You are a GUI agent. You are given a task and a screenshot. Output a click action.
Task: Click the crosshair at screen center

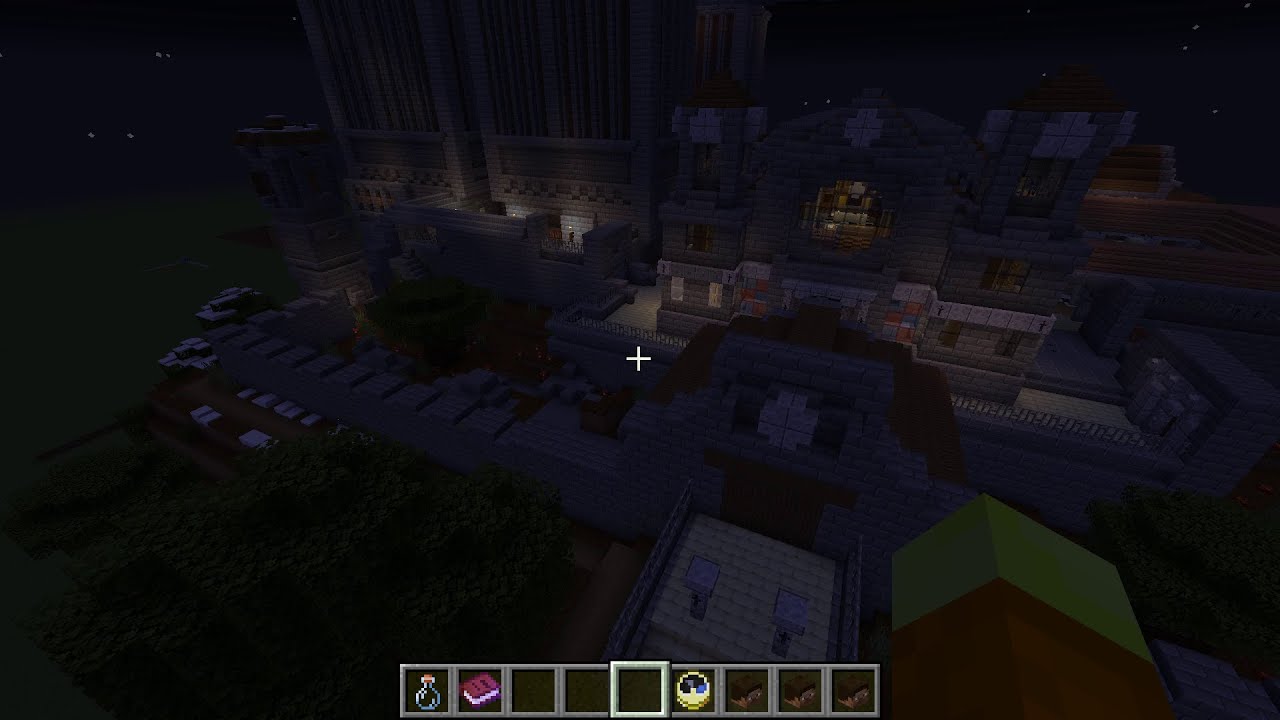click(639, 357)
